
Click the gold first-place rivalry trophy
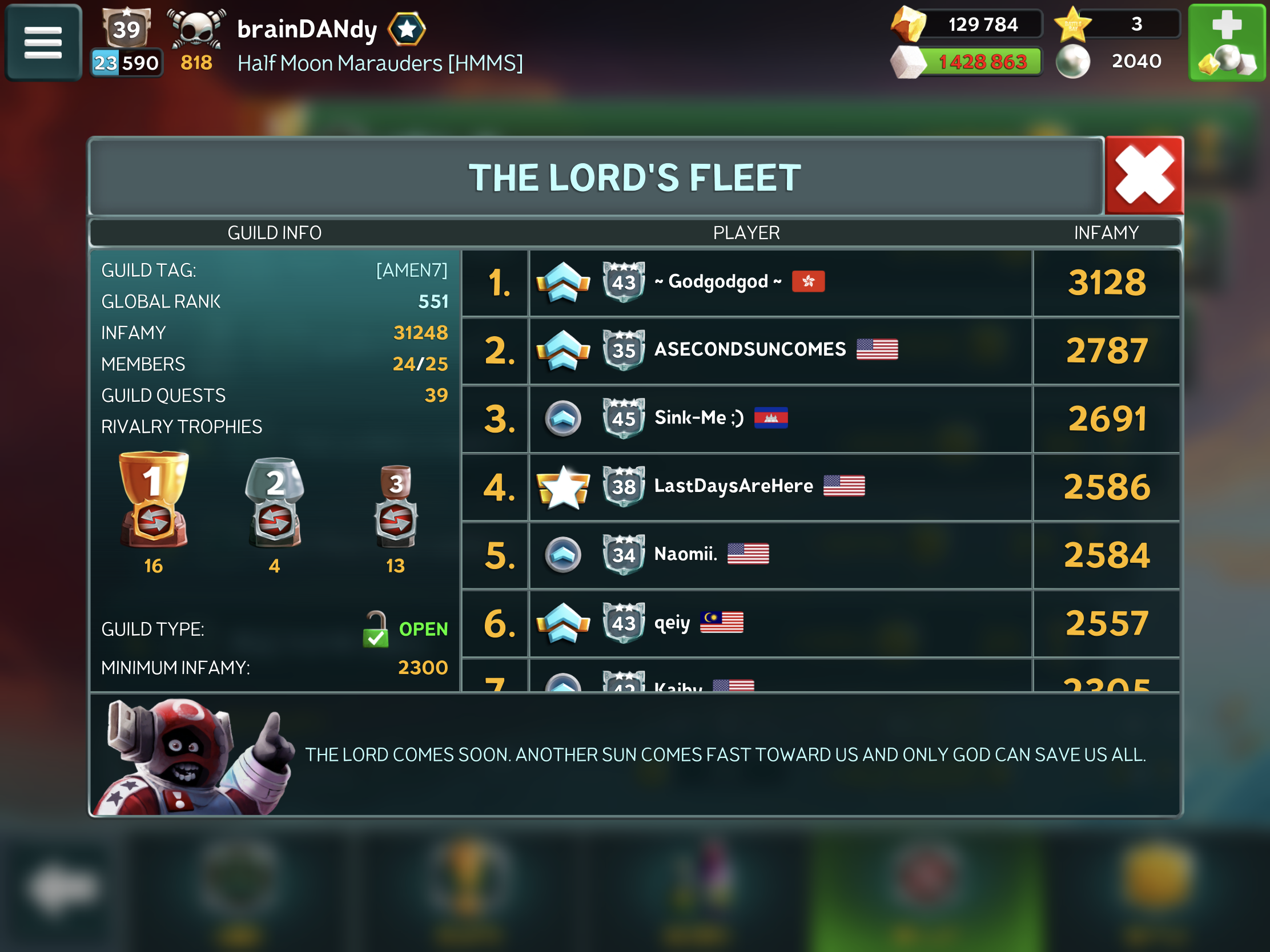point(153,500)
